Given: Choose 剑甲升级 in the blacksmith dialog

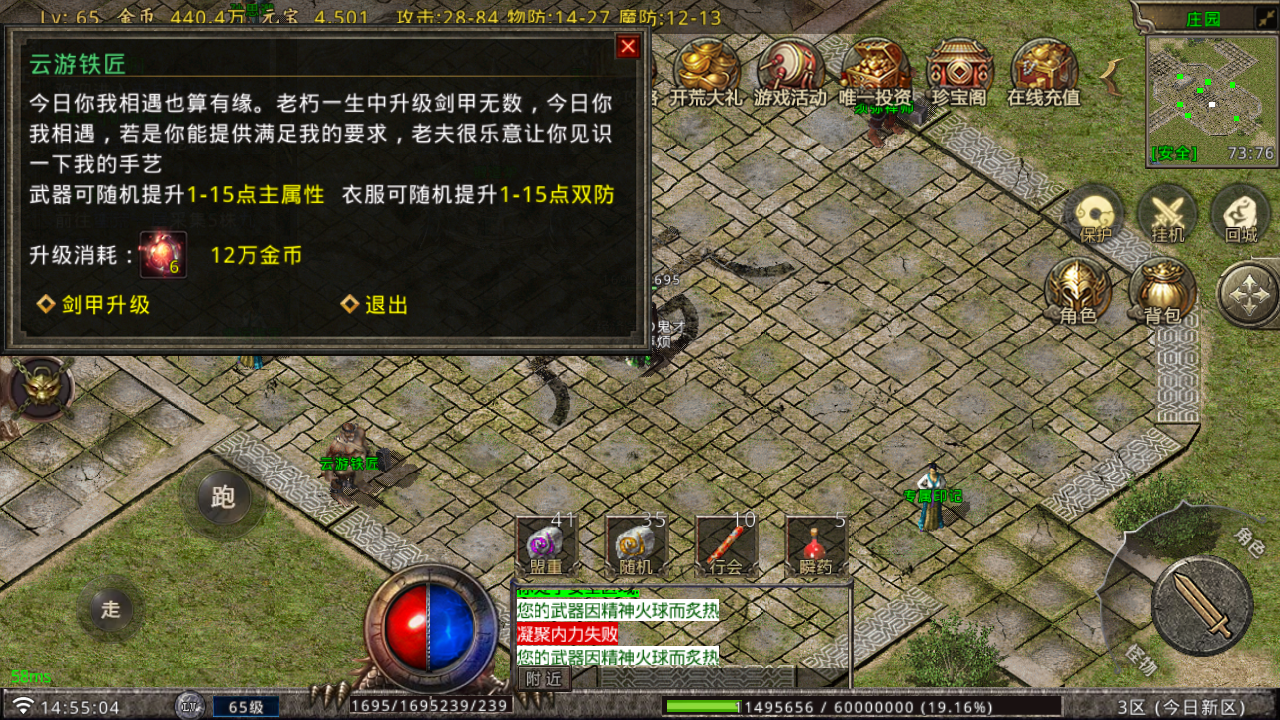Looking at the screenshot, I should point(95,306).
